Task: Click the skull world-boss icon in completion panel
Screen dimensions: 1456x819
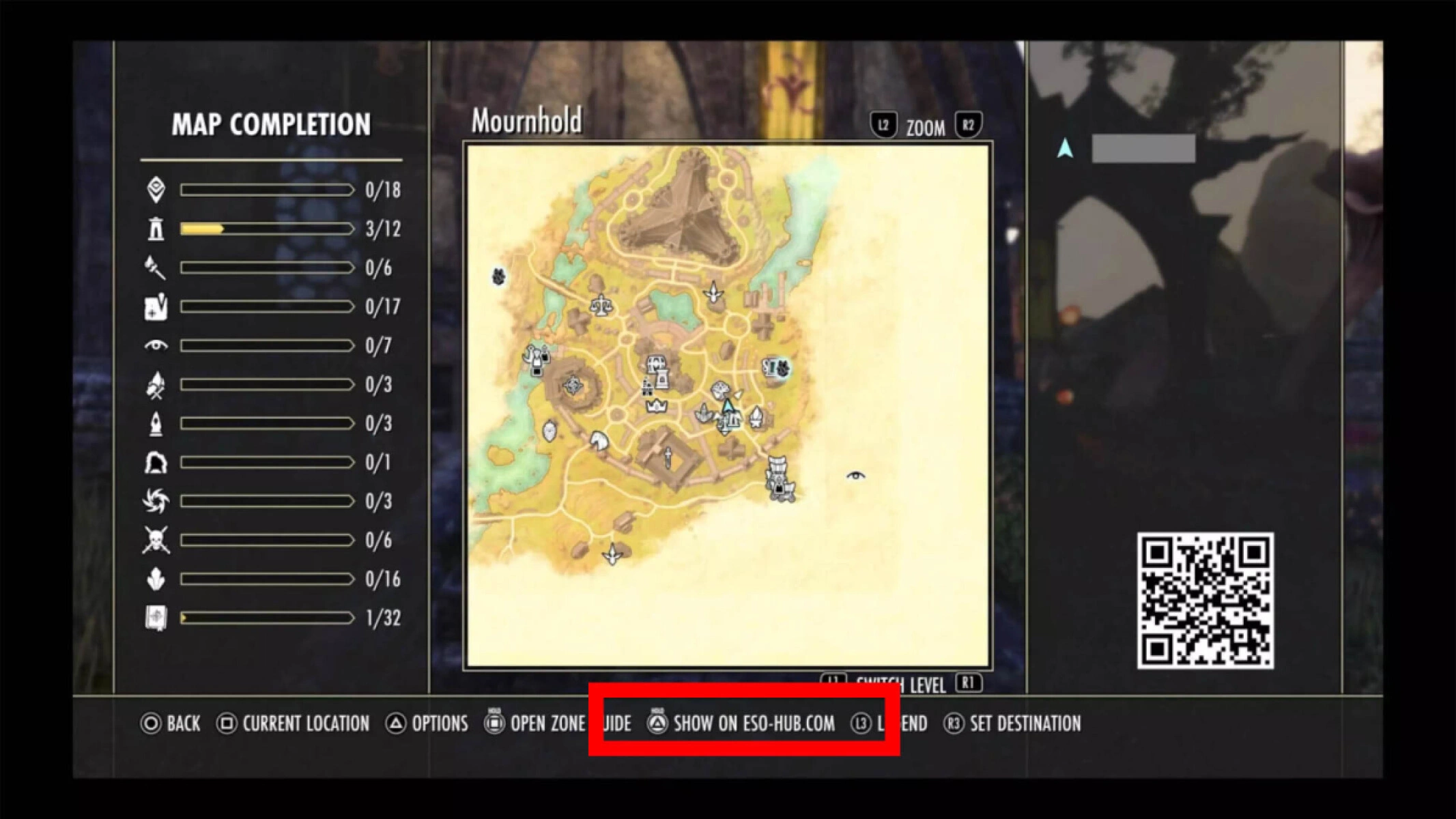Action: pos(157,539)
